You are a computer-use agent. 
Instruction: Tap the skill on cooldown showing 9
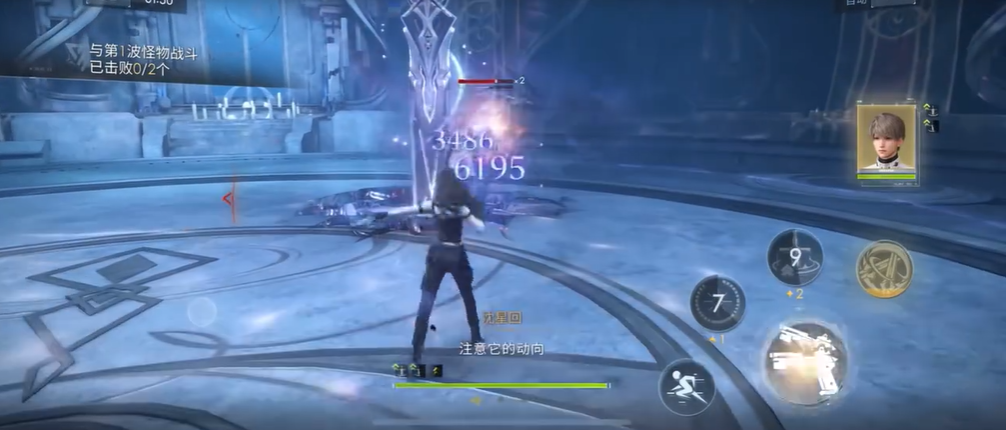coord(795,256)
